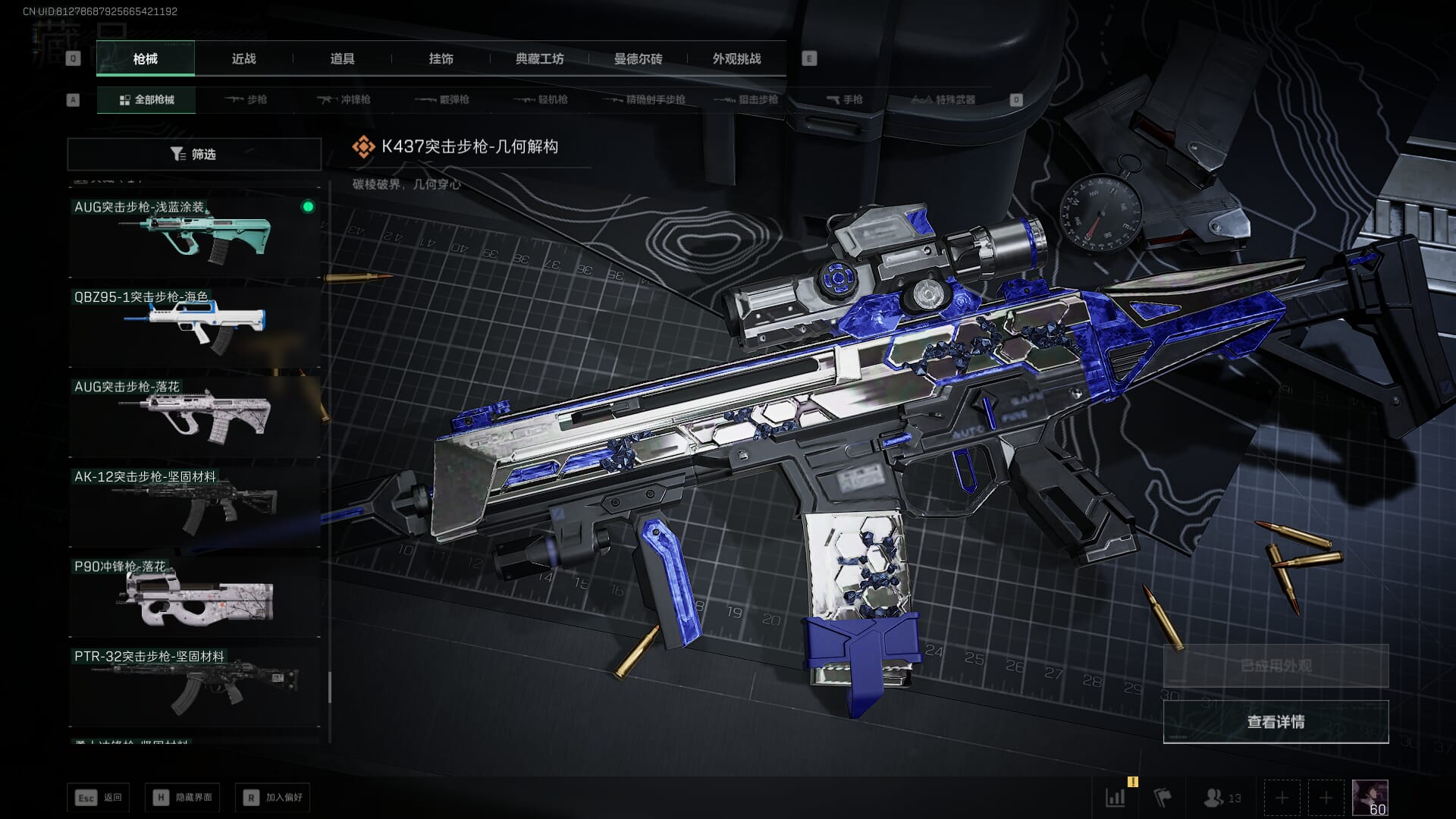Image resolution: width=1456 pixels, height=819 pixels.
Task: Click the 查看详情 view details button
Action: click(x=1276, y=722)
